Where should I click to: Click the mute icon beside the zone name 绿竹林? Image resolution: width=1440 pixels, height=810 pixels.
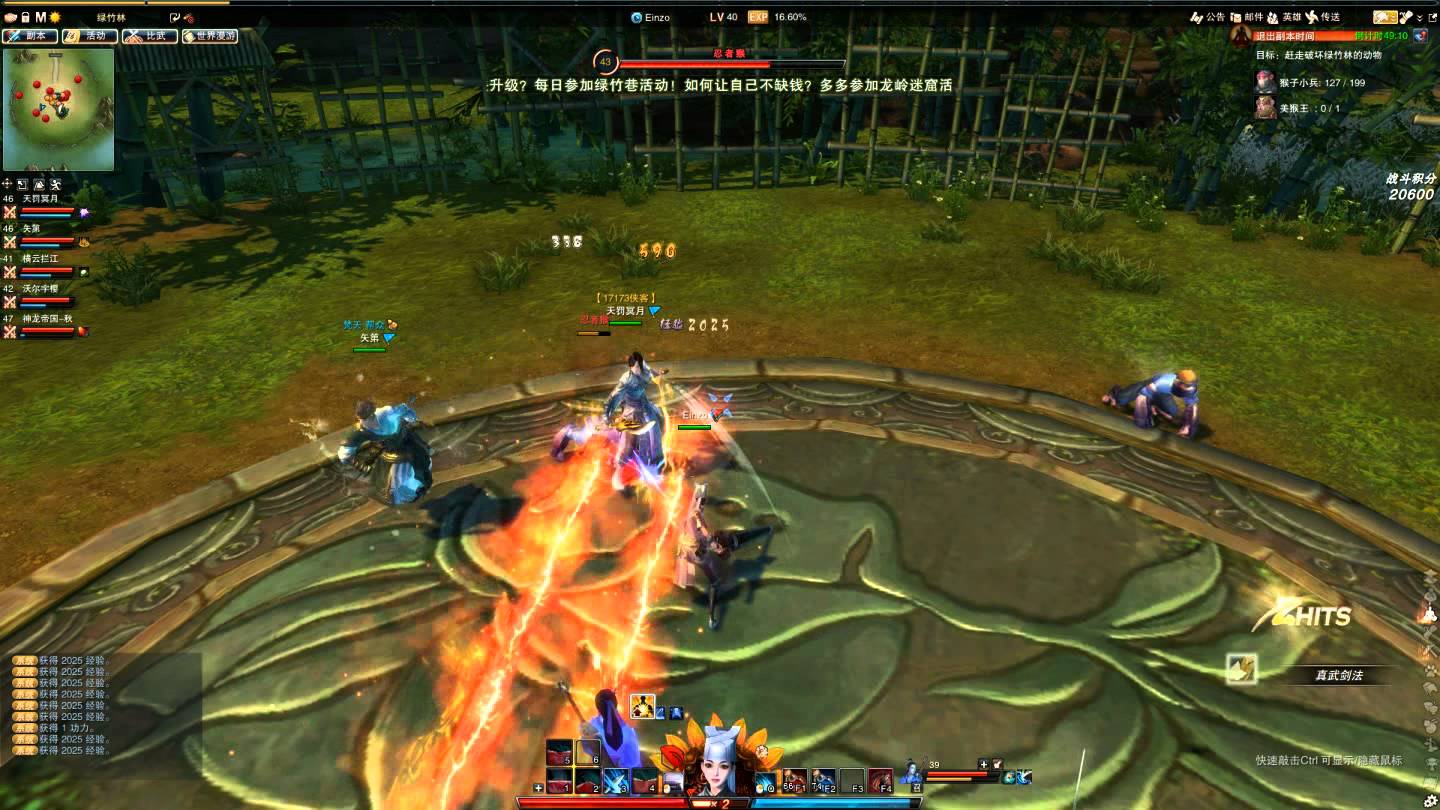coord(190,18)
